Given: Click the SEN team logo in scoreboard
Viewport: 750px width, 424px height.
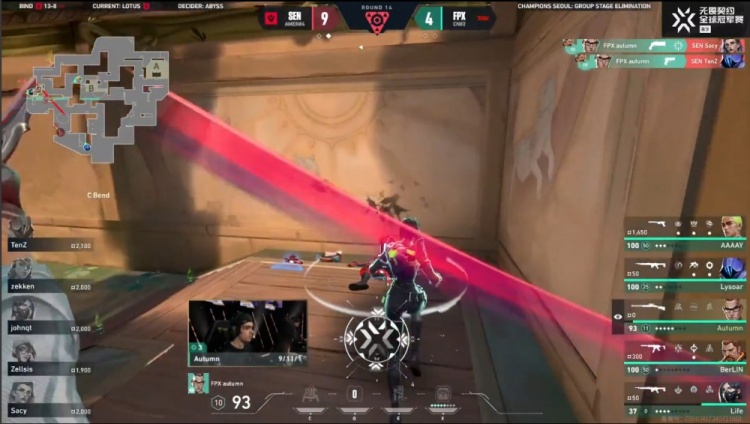Looking at the screenshot, I should click(271, 17).
